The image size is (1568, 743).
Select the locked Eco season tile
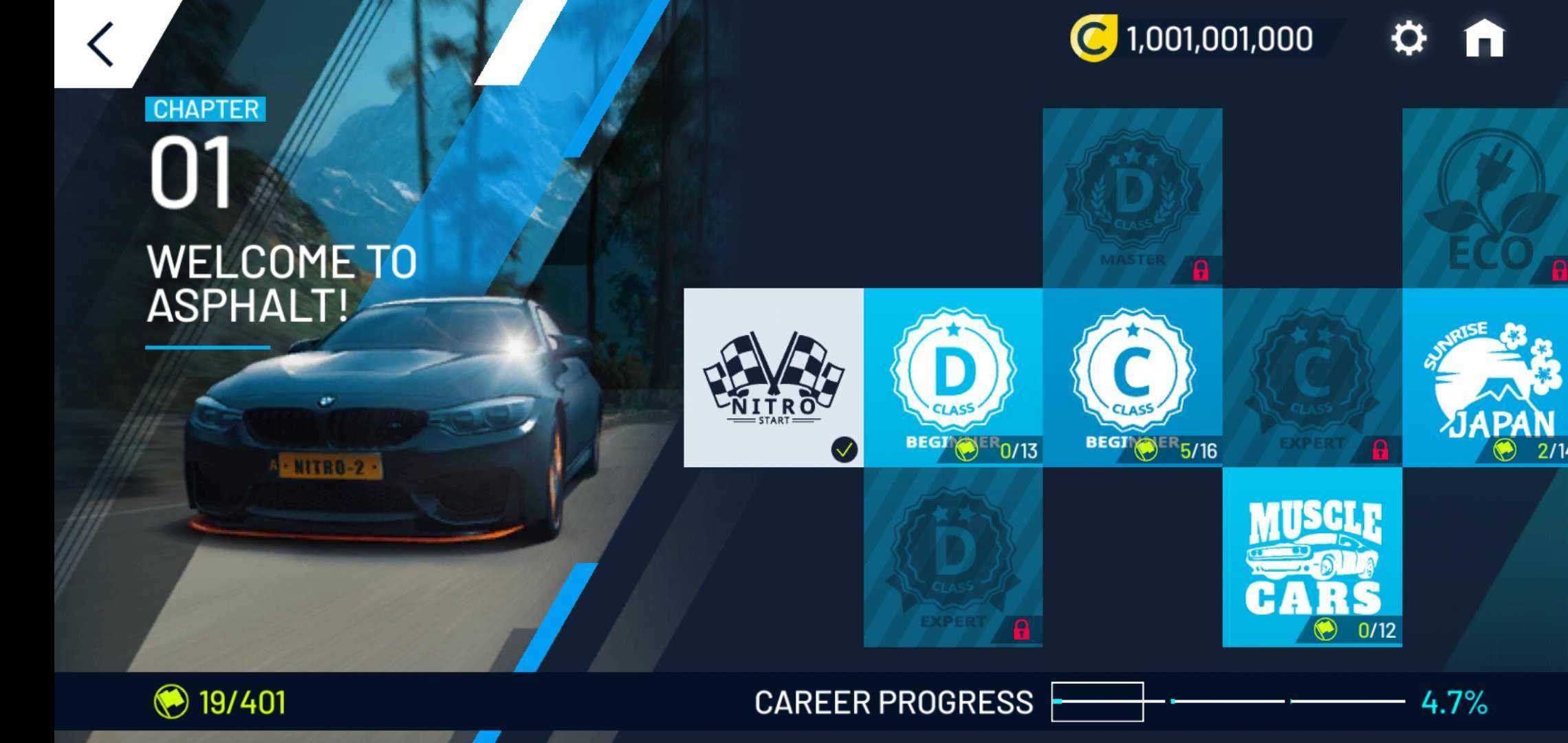(x=1485, y=198)
